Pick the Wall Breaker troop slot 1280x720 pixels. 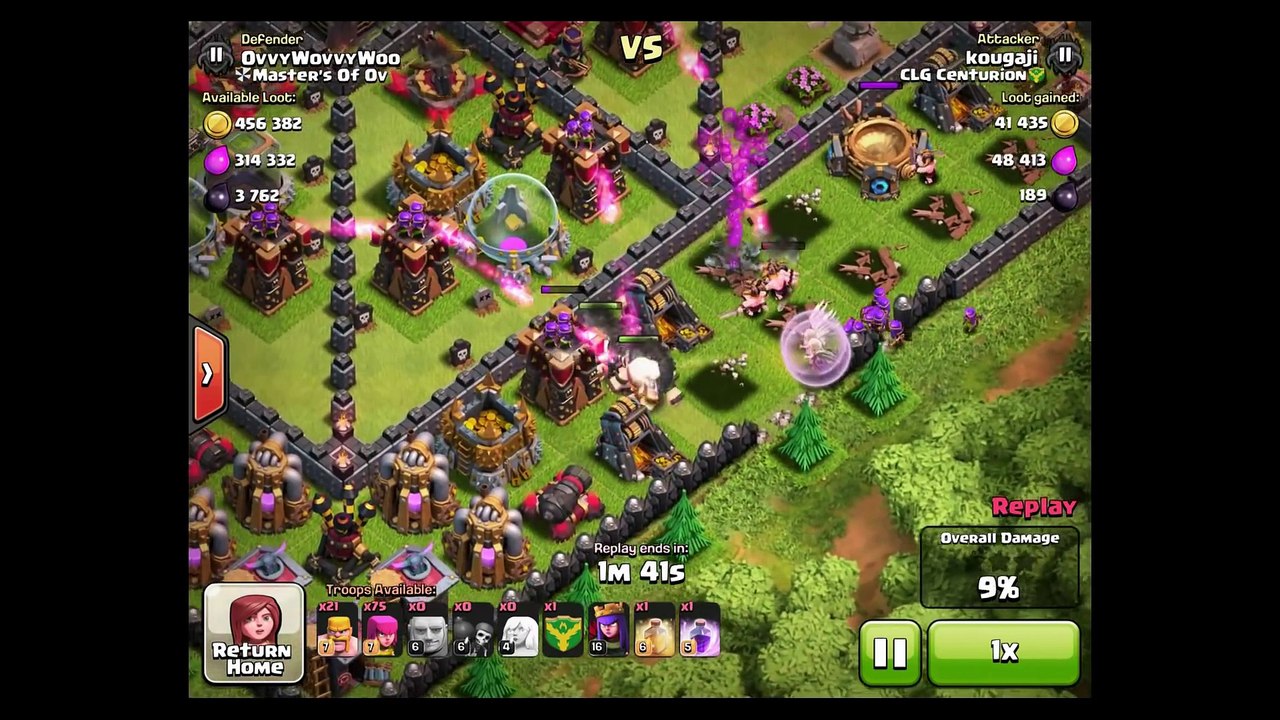click(x=473, y=630)
